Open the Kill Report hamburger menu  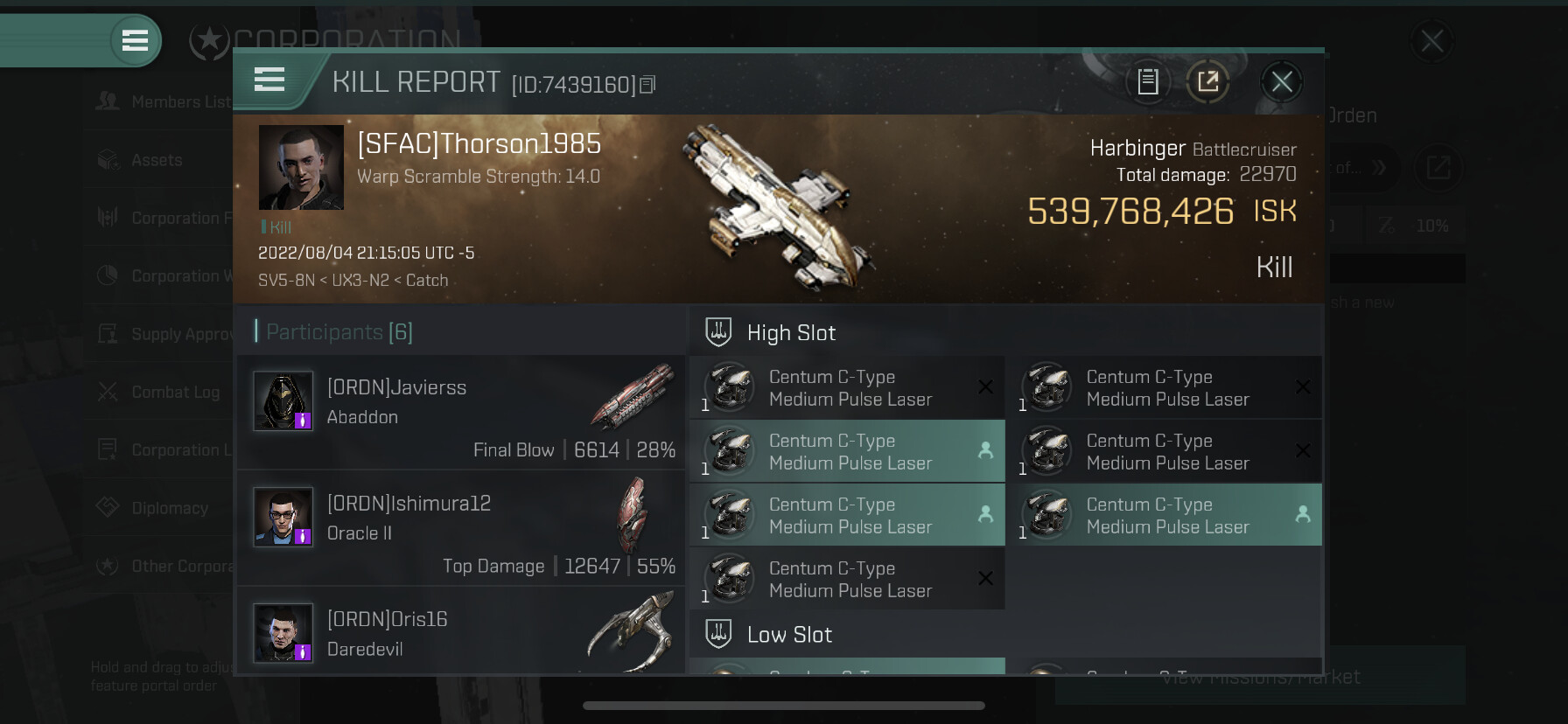pyautogui.click(x=269, y=80)
